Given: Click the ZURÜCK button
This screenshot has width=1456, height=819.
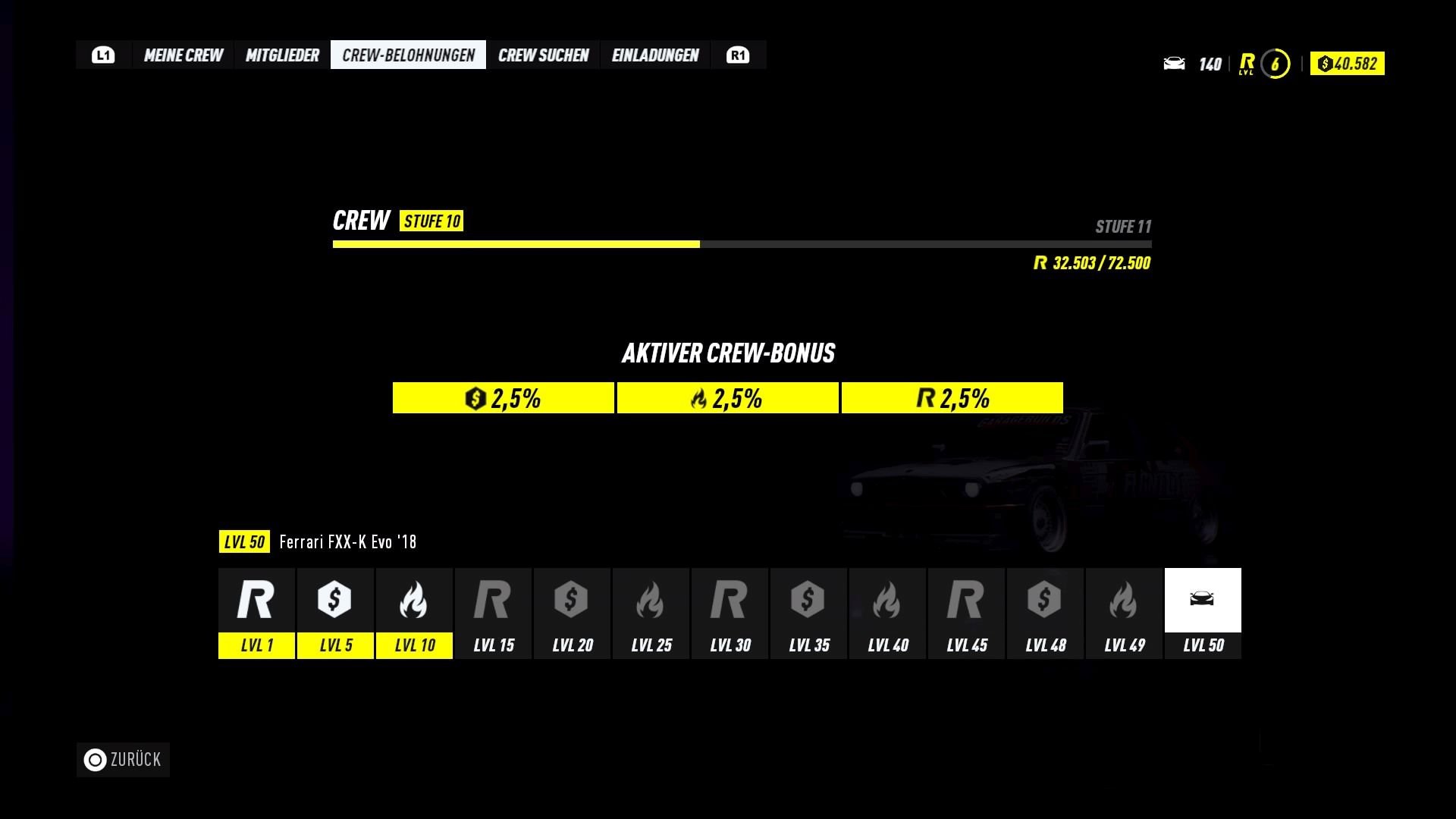Looking at the screenshot, I should tap(122, 759).
